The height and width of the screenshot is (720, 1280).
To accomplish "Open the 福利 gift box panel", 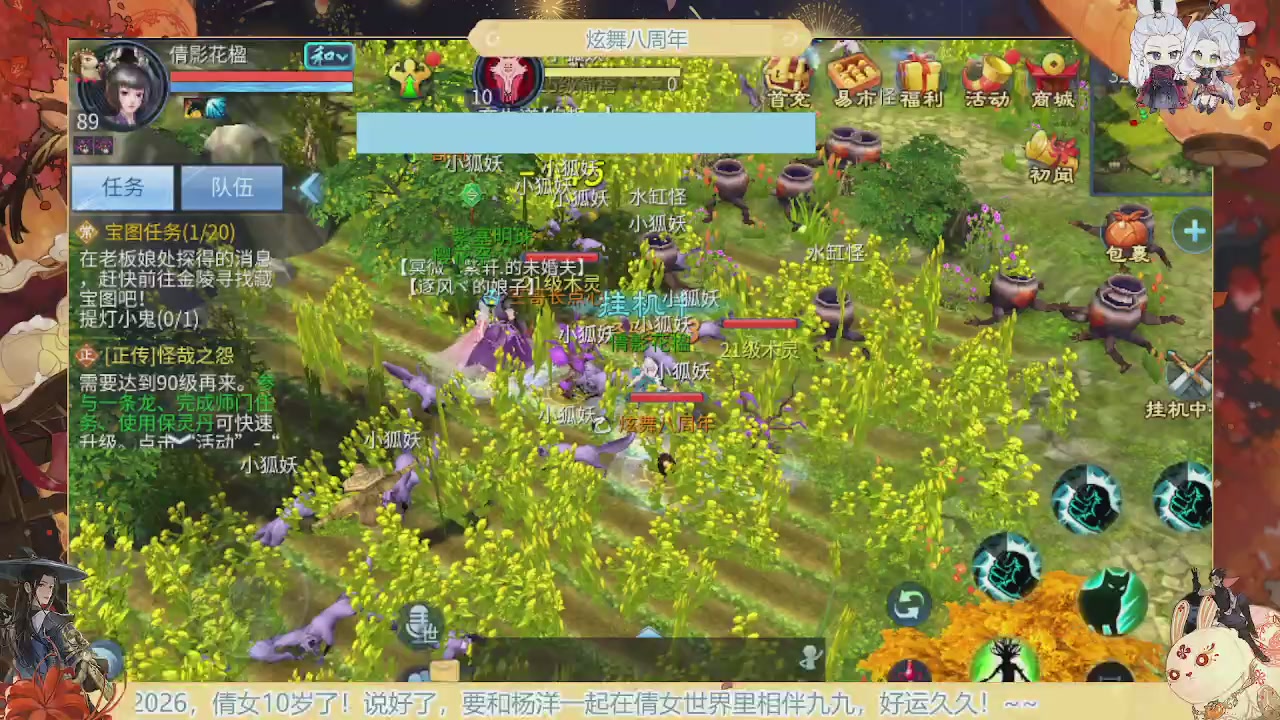I will pyautogui.click(x=920, y=80).
